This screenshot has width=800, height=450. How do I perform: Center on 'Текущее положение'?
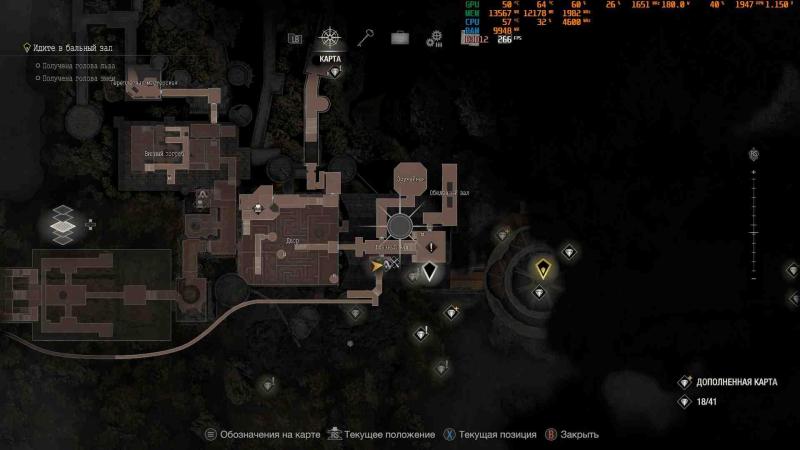(x=385, y=435)
